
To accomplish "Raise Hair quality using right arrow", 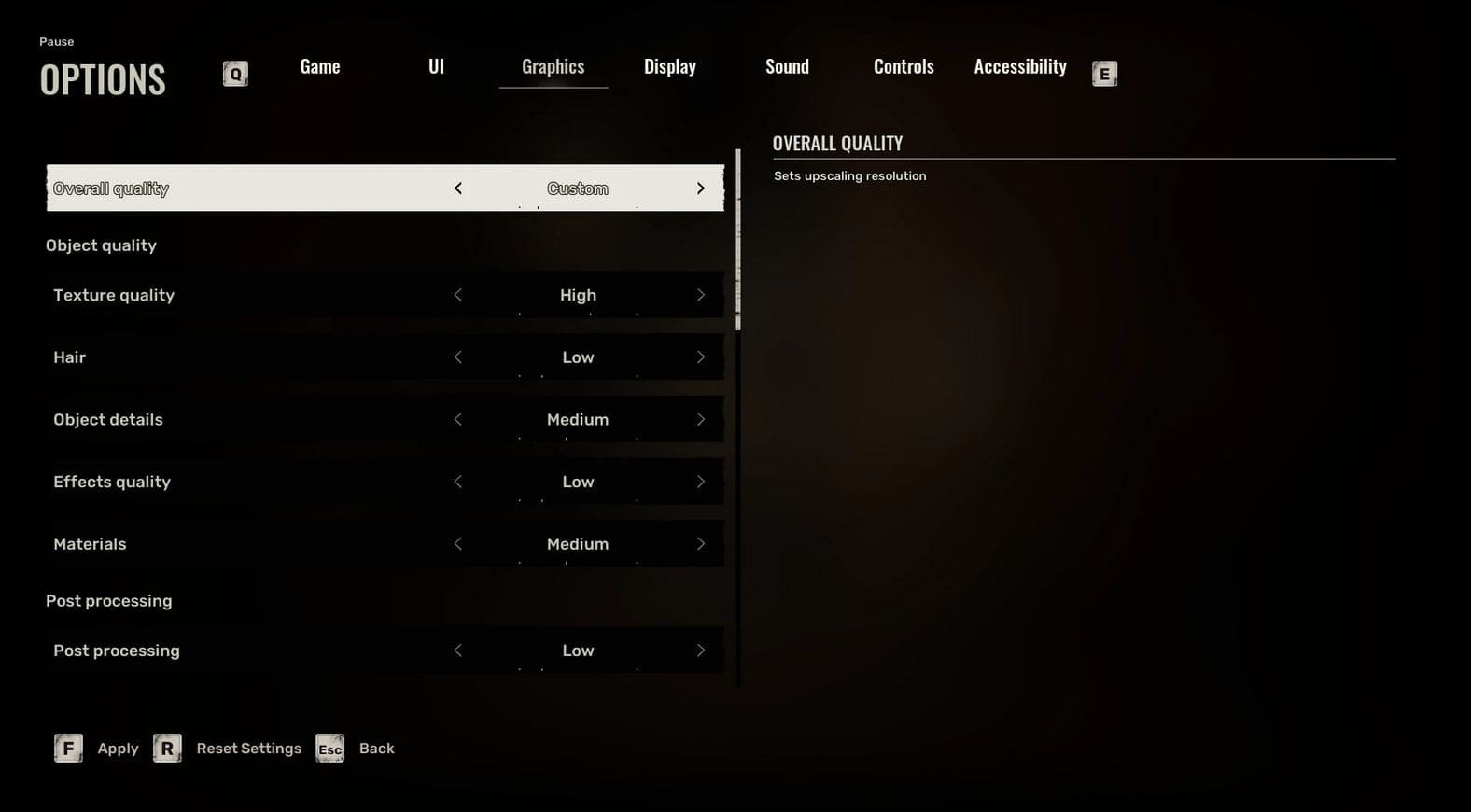I will click(701, 357).
